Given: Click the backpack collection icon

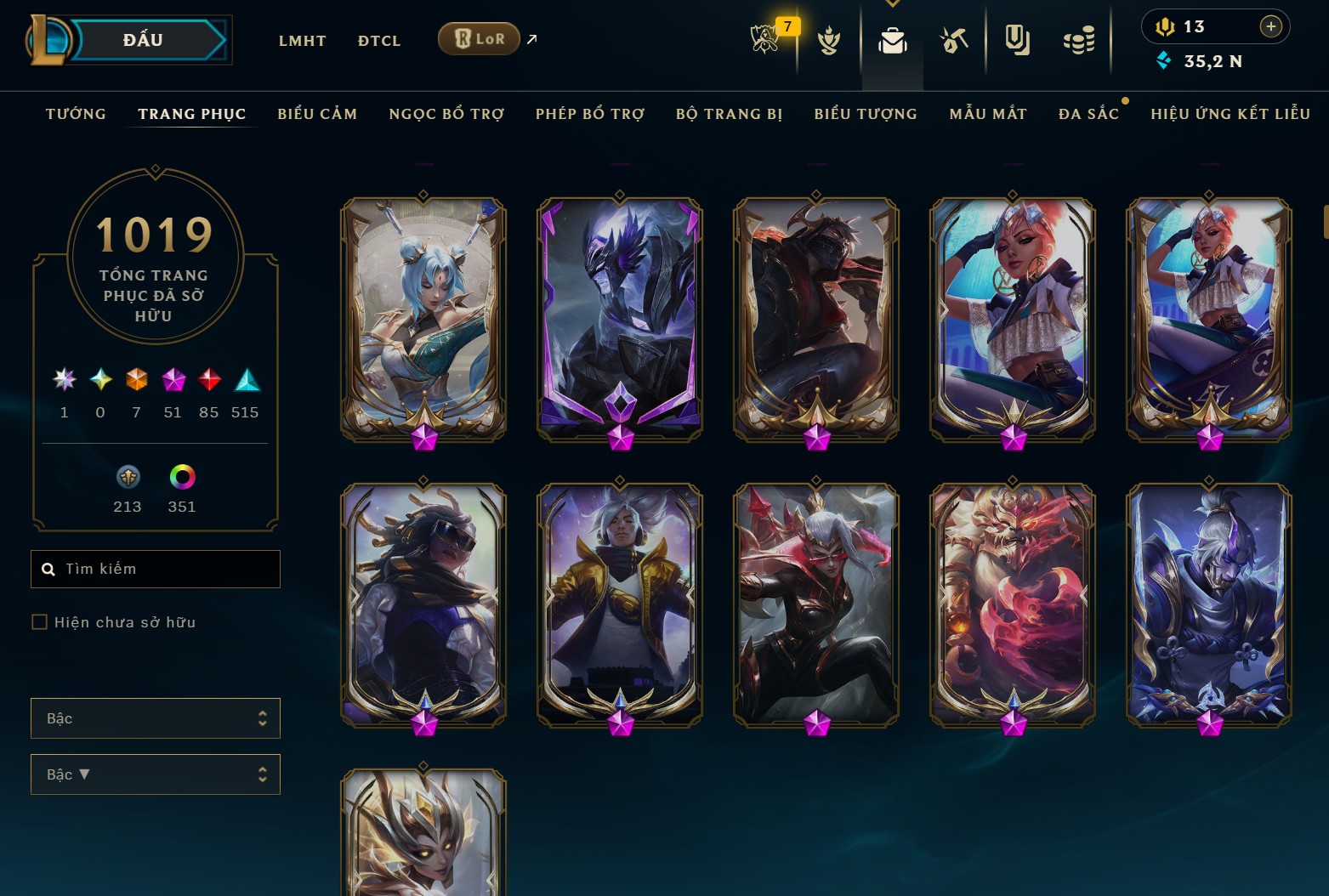Looking at the screenshot, I should 892,39.
